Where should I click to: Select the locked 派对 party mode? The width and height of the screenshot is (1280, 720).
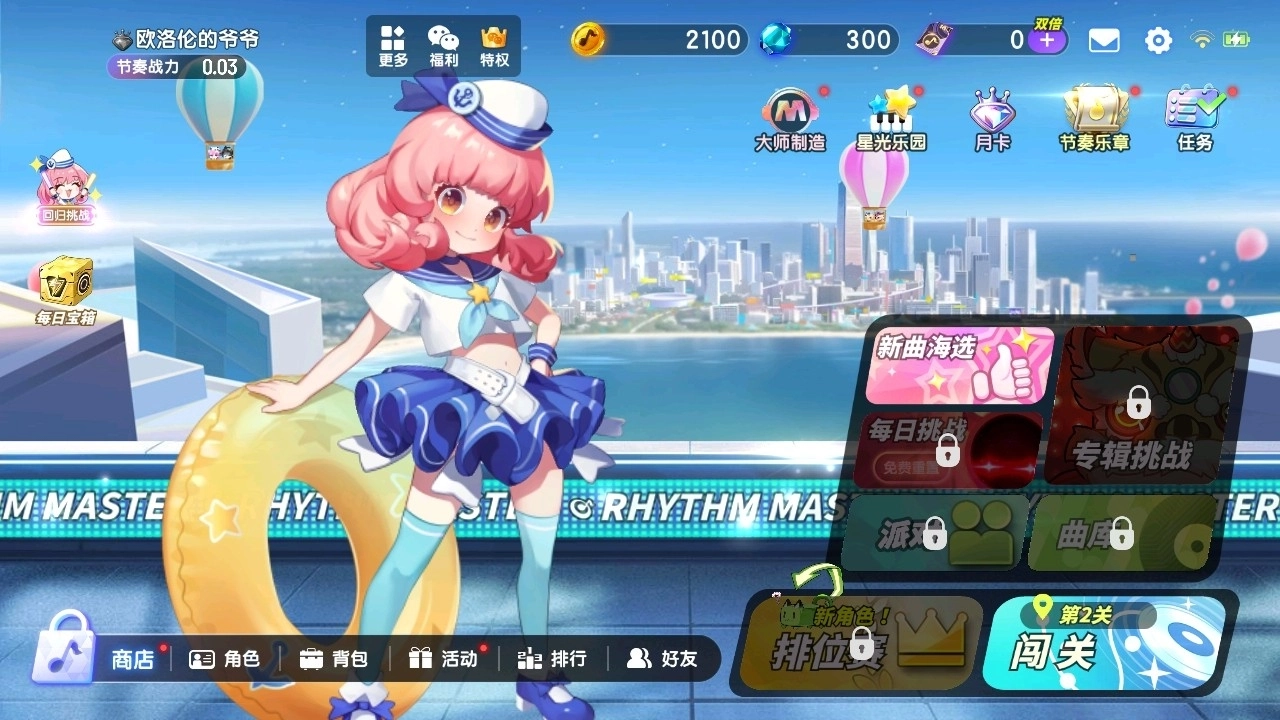tap(935, 532)
